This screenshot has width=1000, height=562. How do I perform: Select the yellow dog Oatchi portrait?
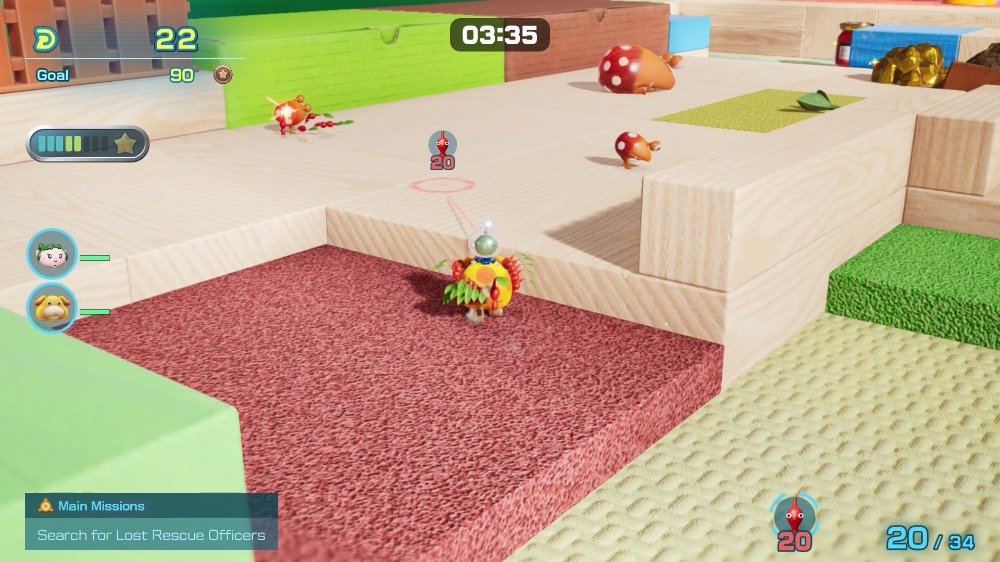[51, 307]
